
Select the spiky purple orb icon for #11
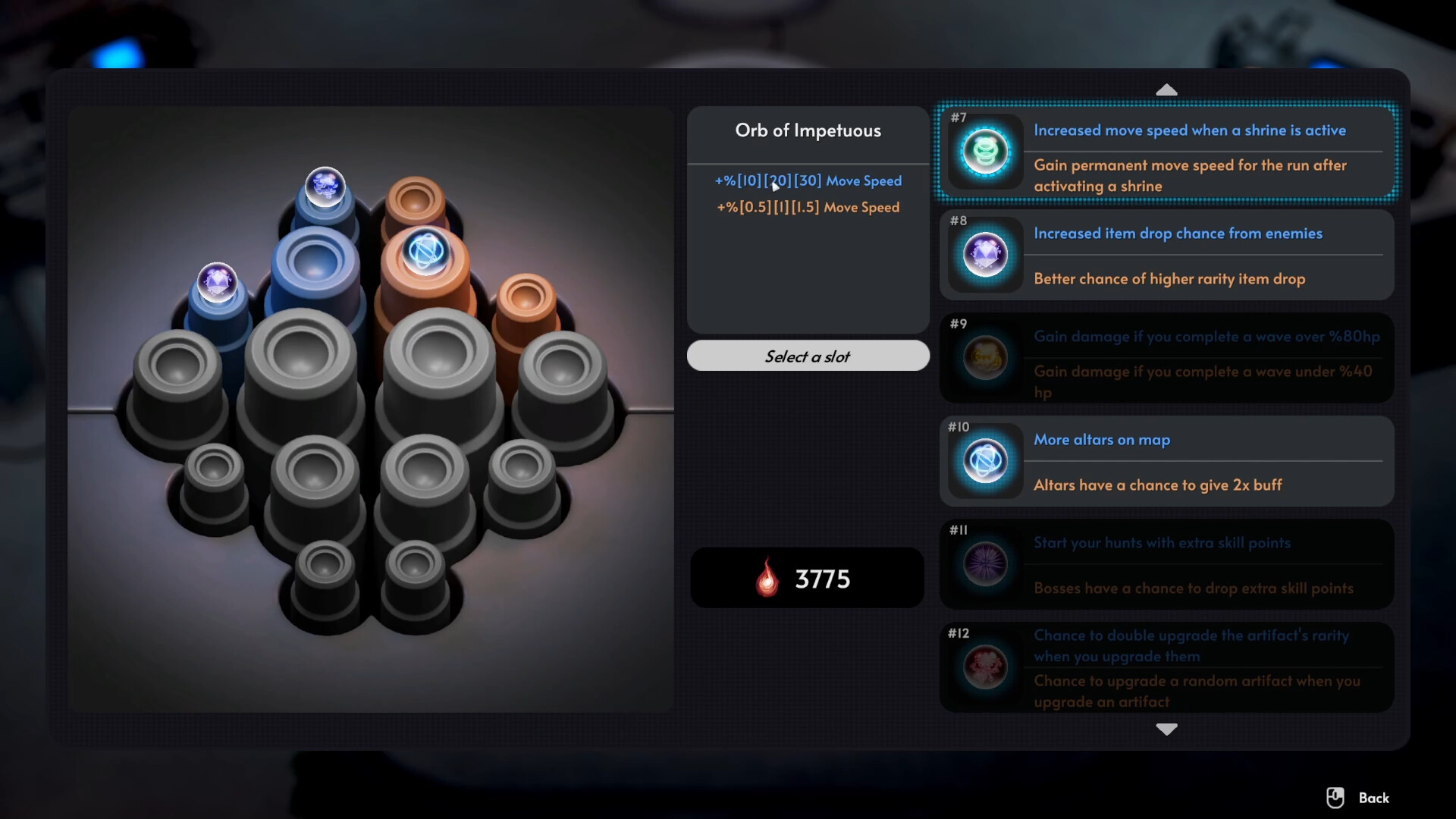pos(984,564)
